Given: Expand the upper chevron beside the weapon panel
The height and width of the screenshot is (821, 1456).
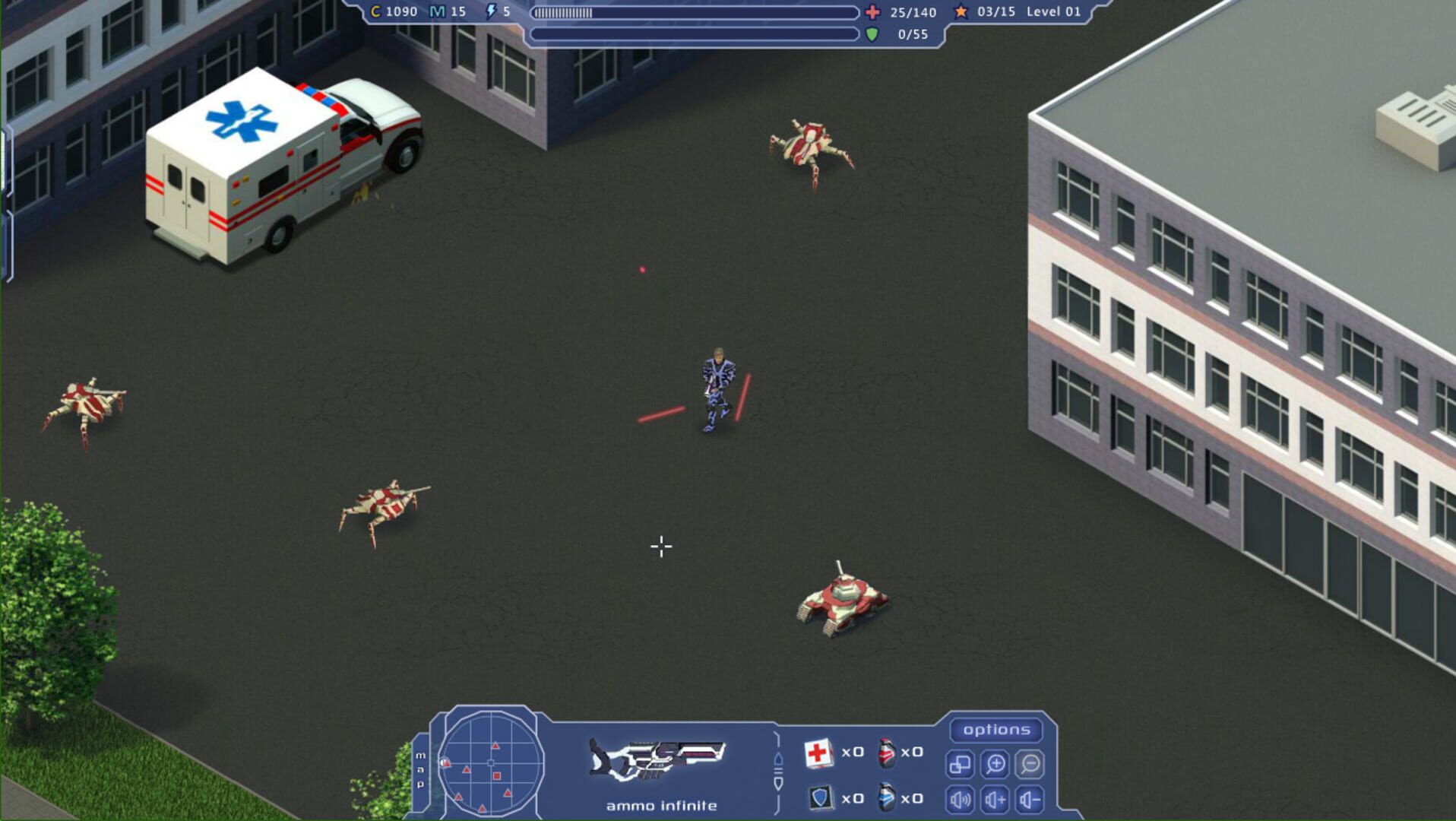Looking at the screenshot, I should click(779, 759).
